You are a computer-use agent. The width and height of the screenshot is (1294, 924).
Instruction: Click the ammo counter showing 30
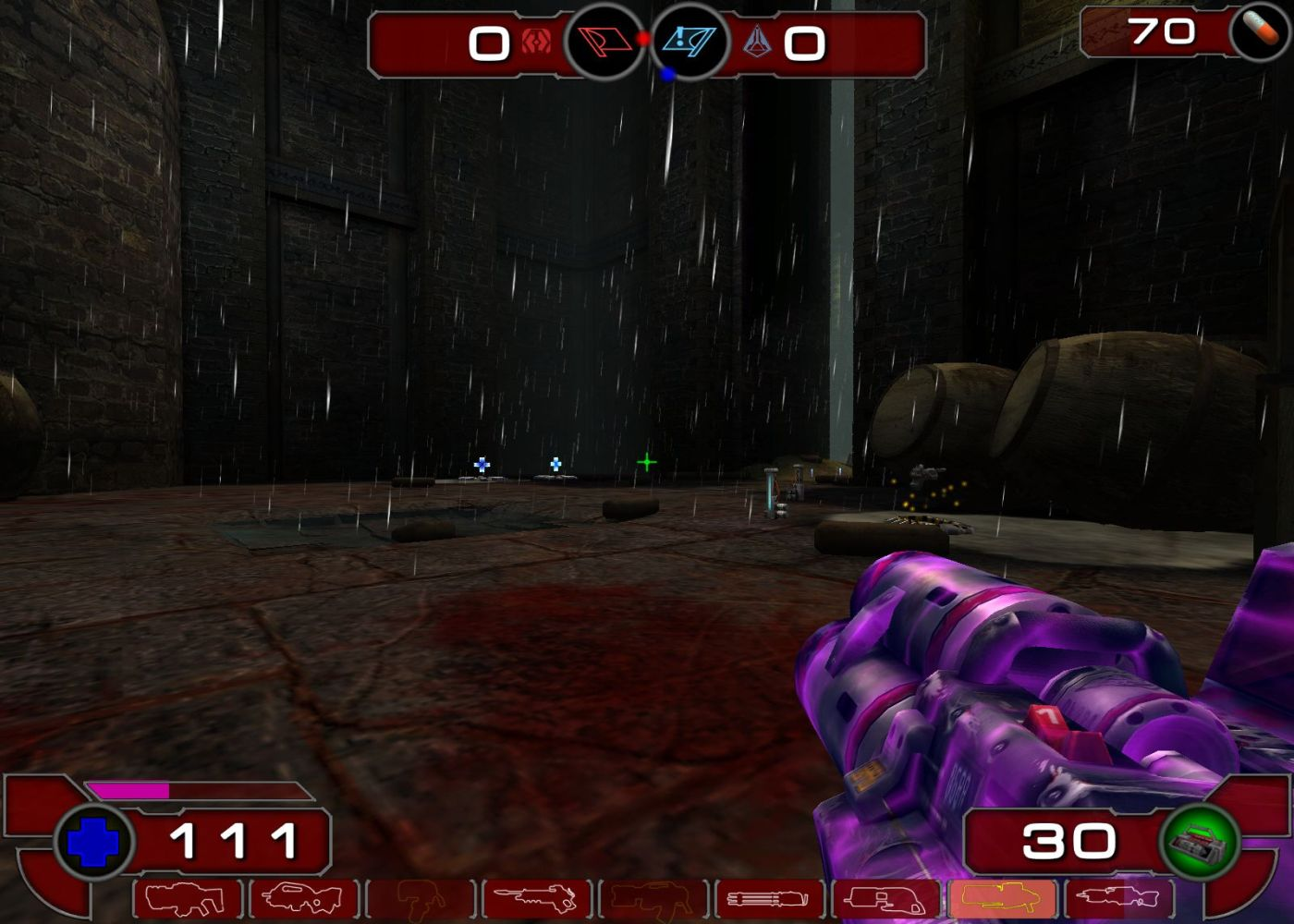point(1068,841)
